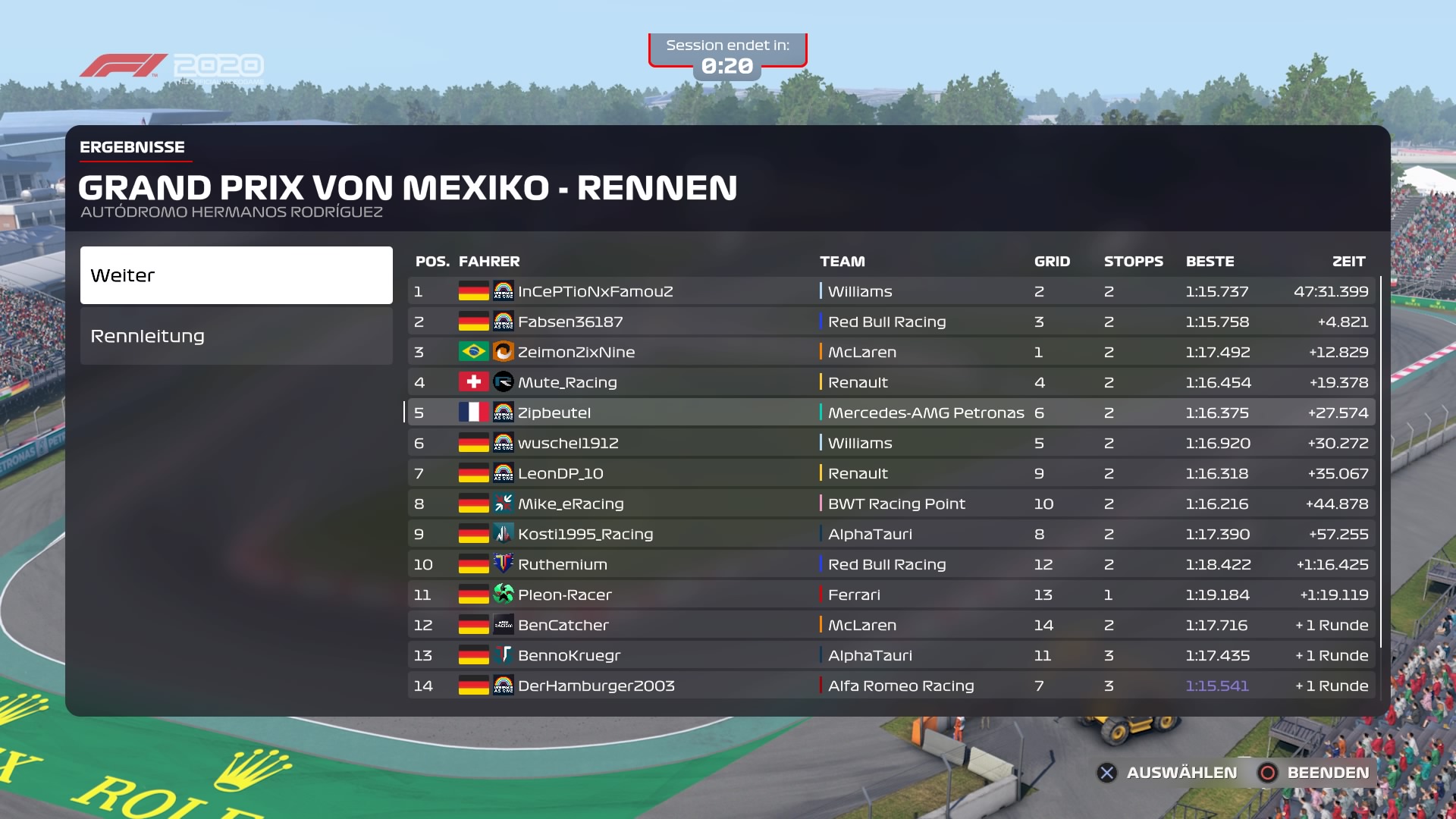The height and width of the screenshot is (819, 1456).
Task: Choose the LeonDP_10 driver row
Action: 891,473
